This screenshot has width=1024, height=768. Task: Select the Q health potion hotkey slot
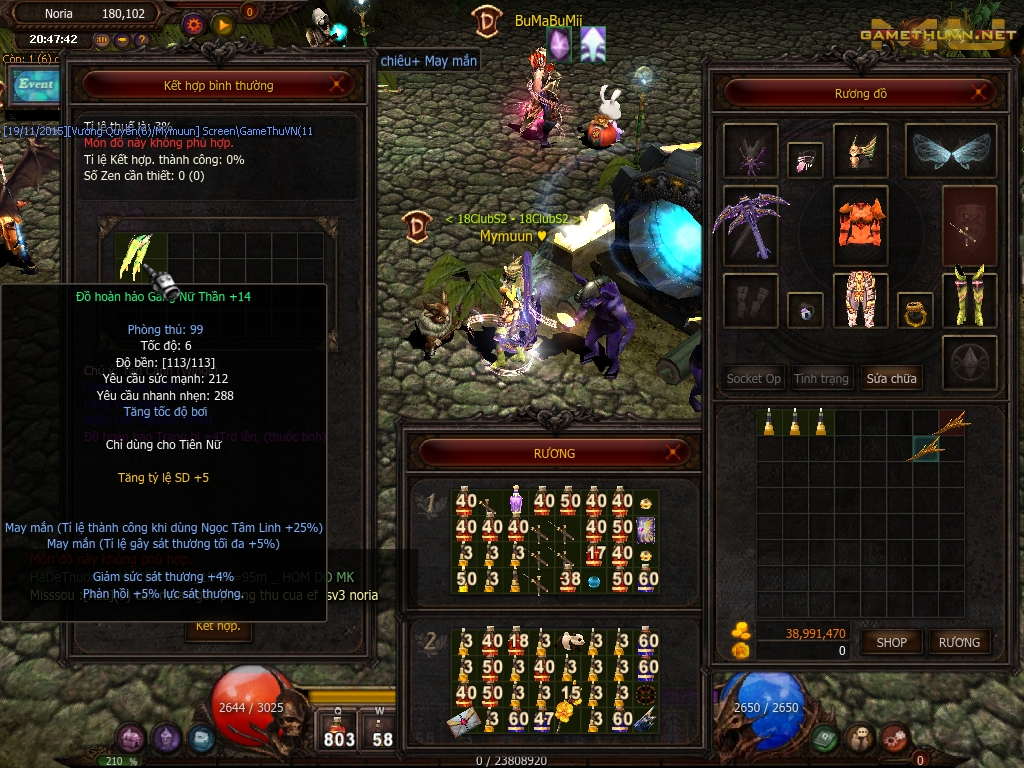click(x=339, y=728)
